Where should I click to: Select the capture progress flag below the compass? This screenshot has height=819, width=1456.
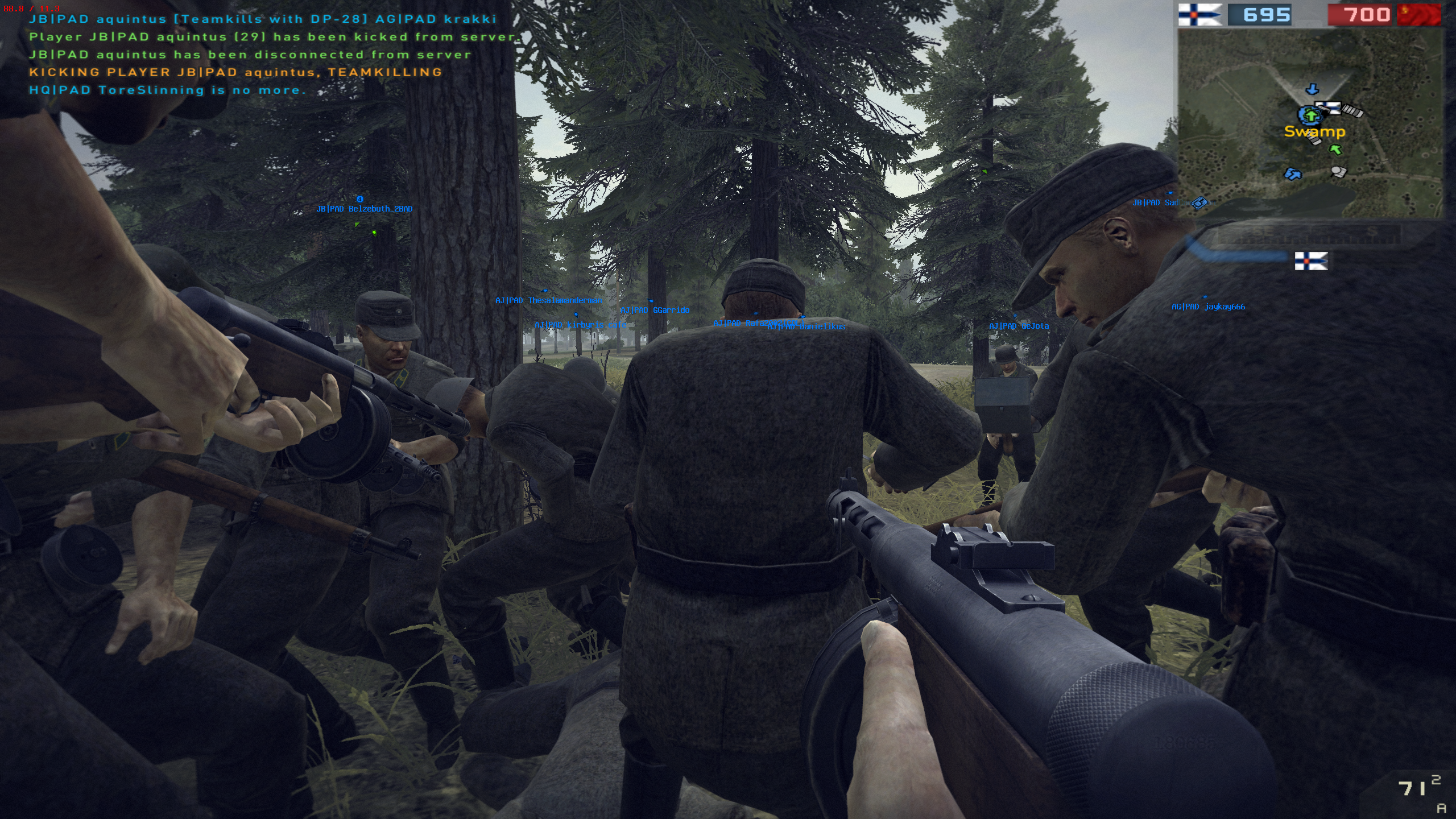click(1311, 261)
